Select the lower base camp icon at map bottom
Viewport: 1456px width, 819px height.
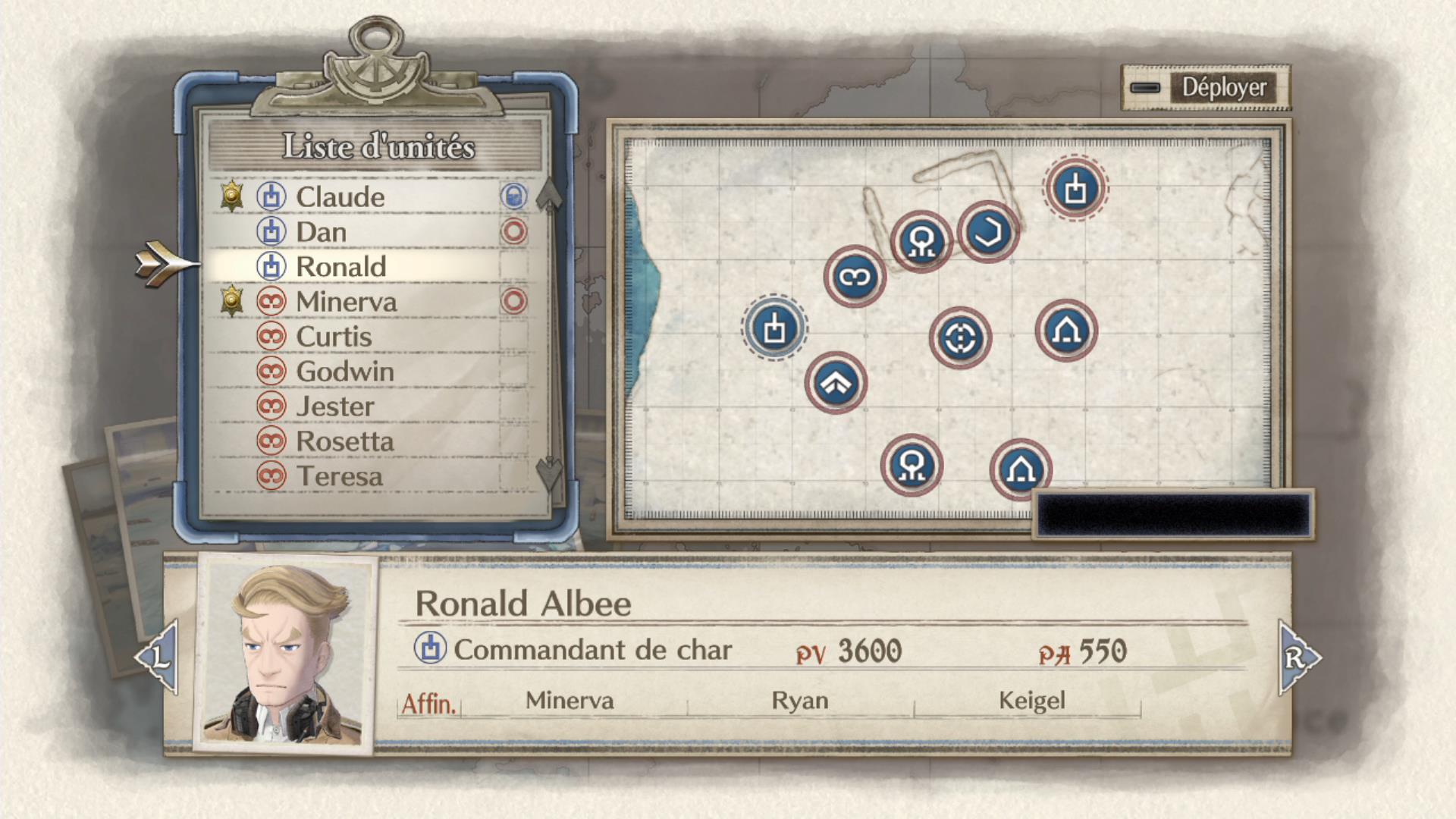click(x=1021, y=470)
